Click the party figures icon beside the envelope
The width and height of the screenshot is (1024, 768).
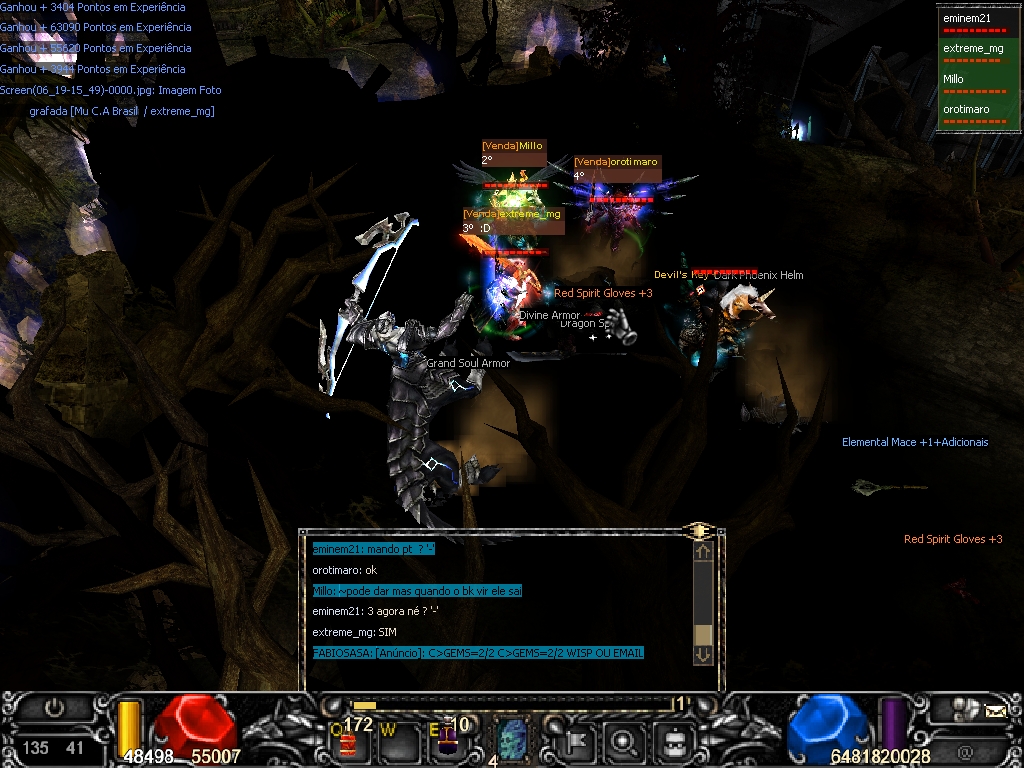tap(963, 710)
